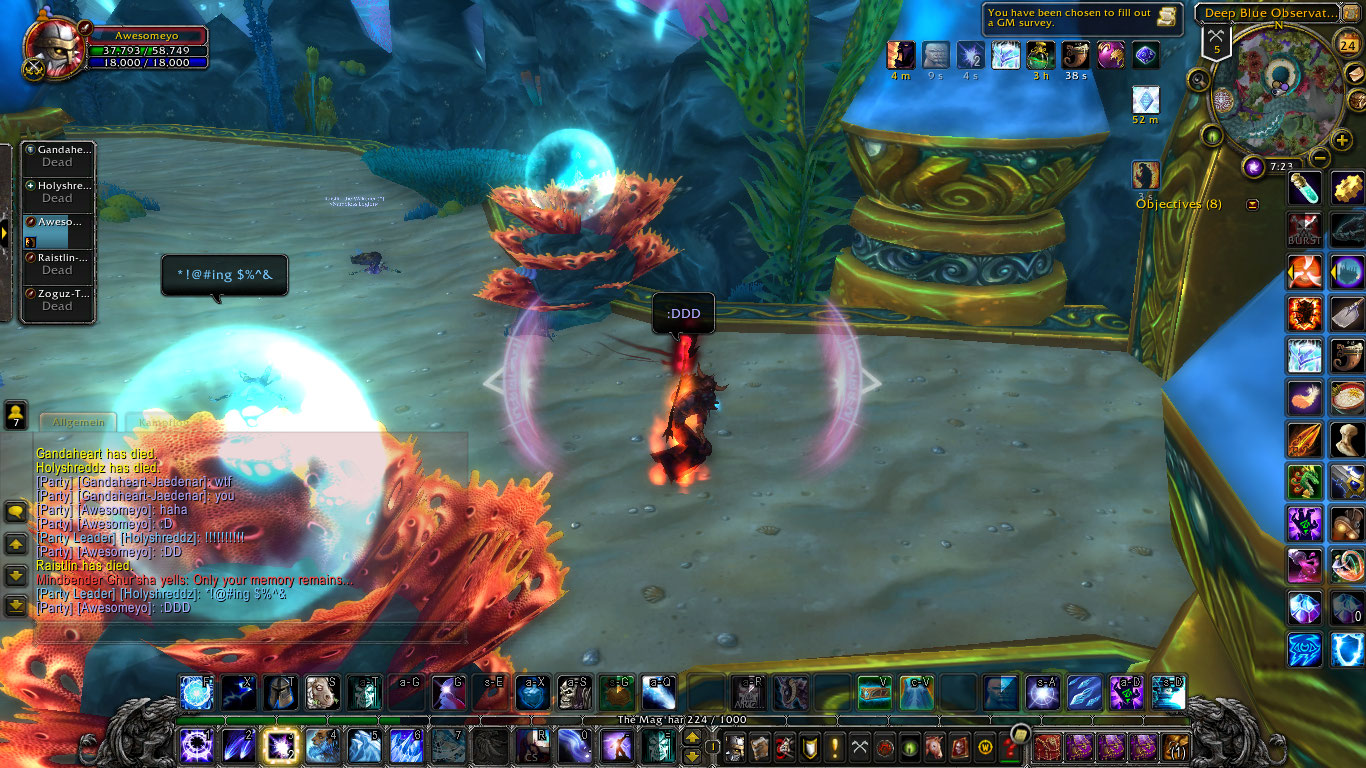The width and height of the screenshot is (1366, 768).
Task: Open the chat speech bubble menu
Action: [x=16, y=512]
